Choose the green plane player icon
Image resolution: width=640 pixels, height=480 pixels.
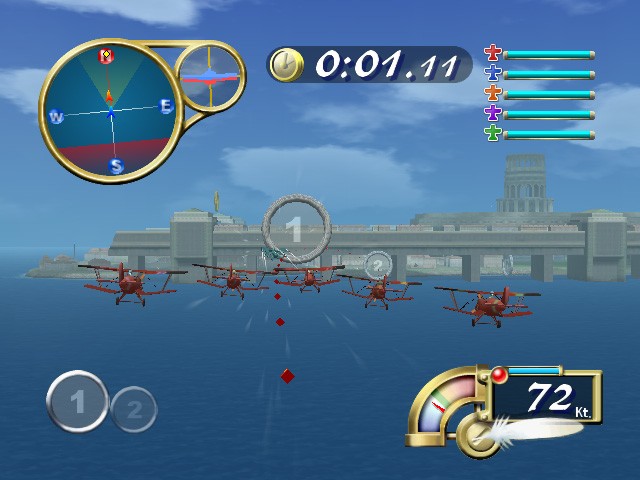click(492, 133)
